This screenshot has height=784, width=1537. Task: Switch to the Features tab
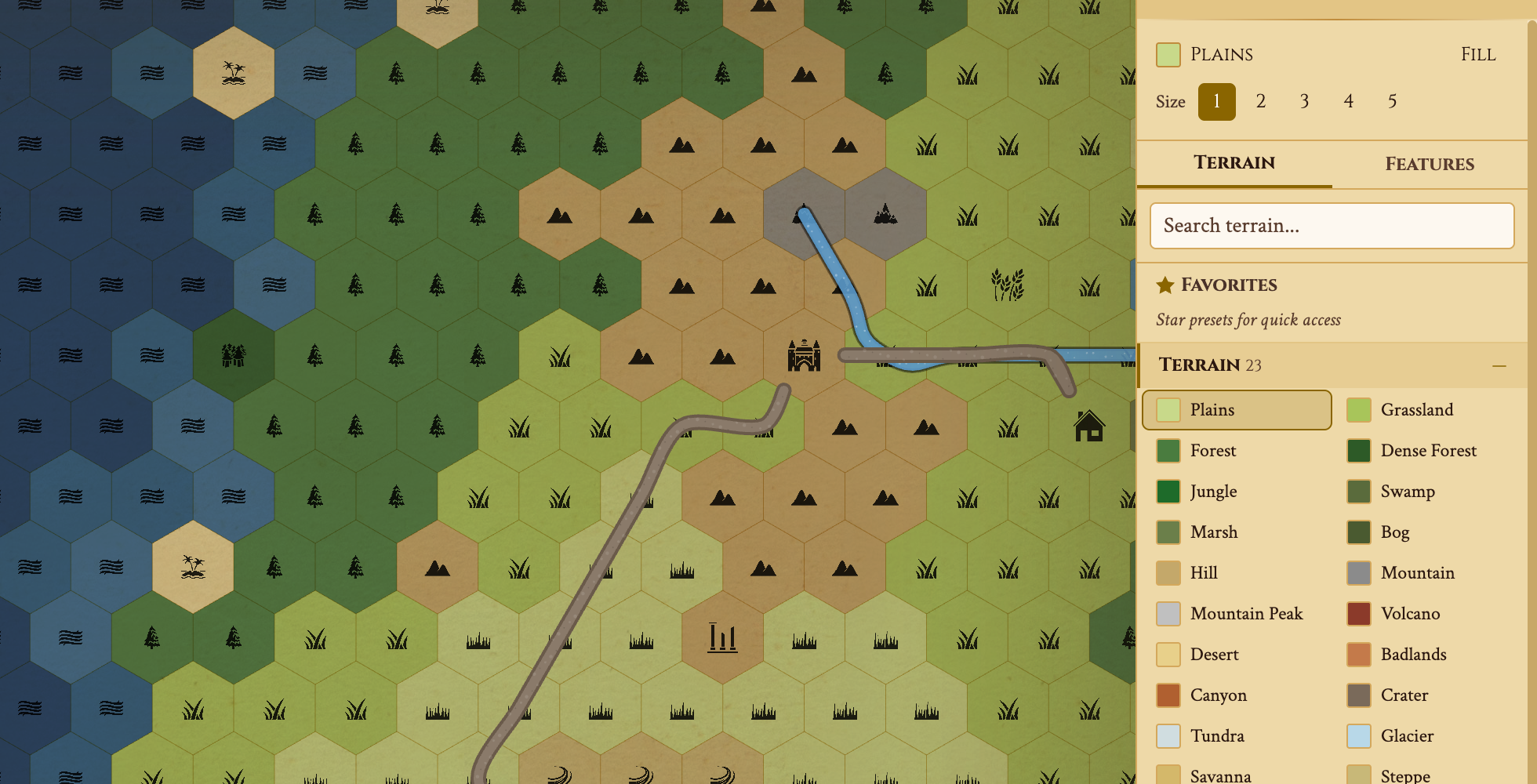click(x=1430, y=164)
